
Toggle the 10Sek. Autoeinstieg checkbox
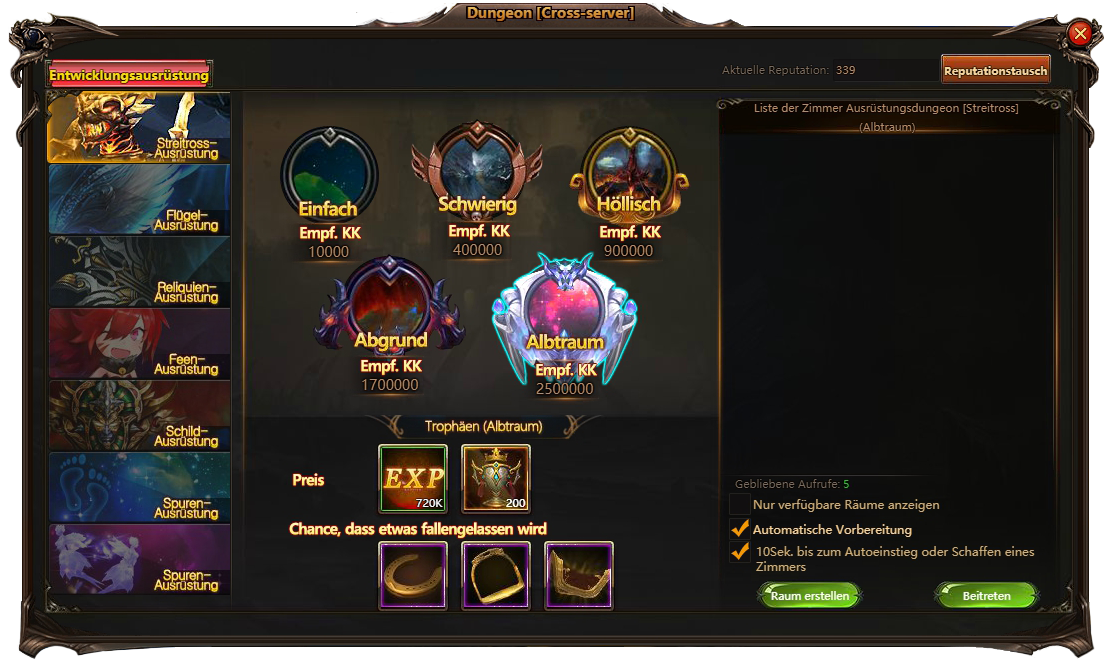click(x=740, y=552)
